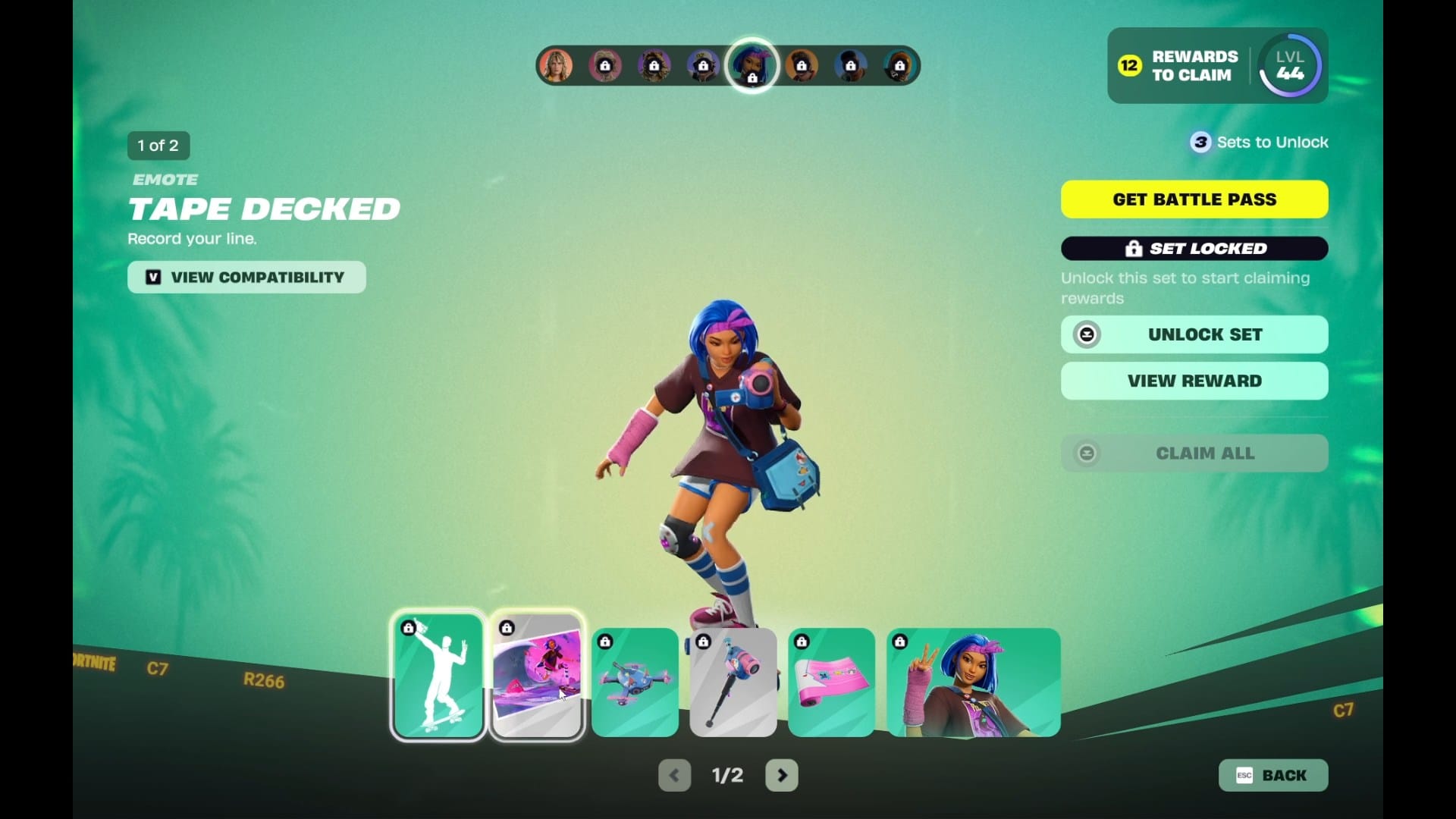Show the Sets to Unlock info

pos(1259,143)
